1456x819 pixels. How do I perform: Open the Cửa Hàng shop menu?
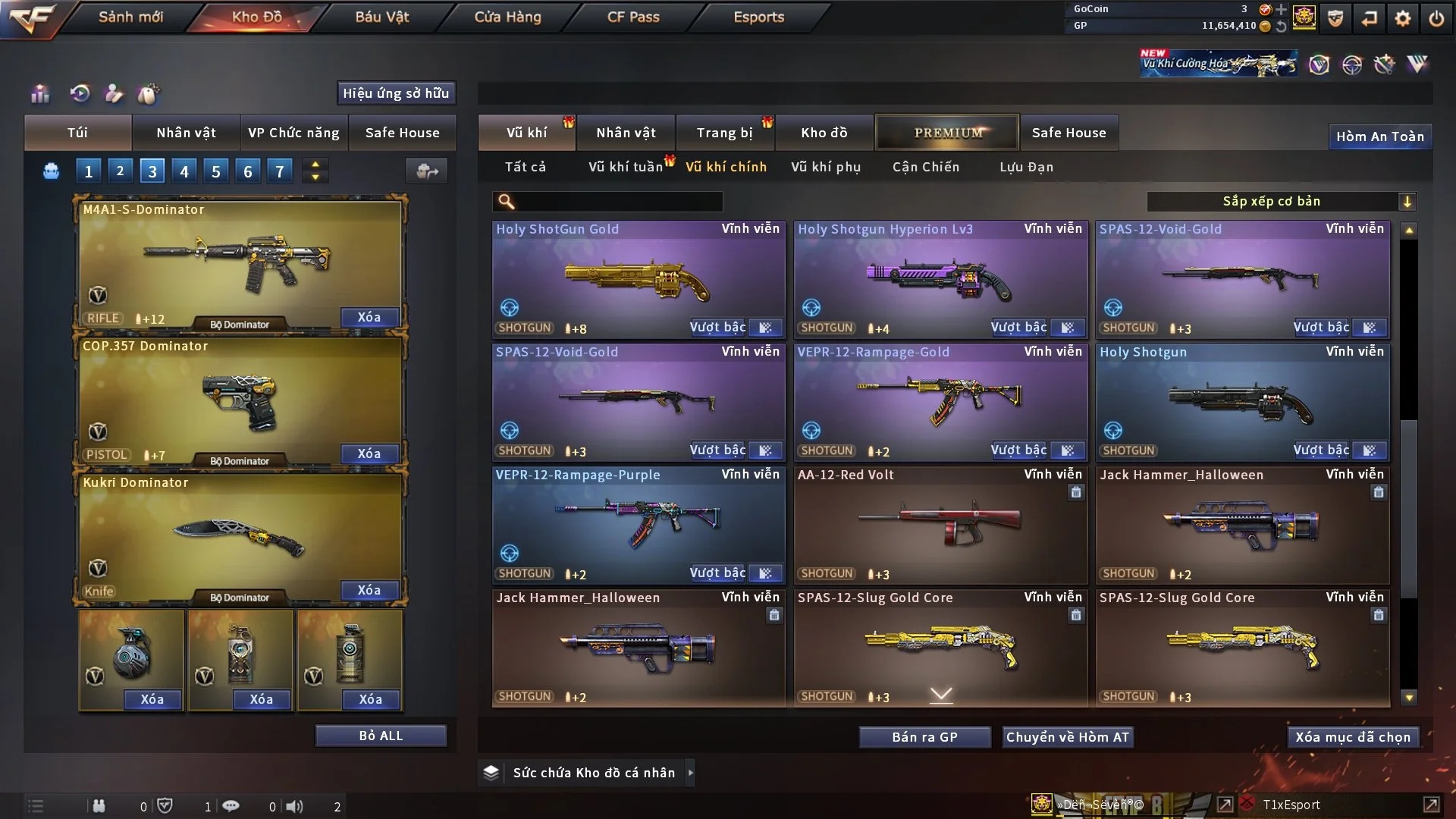[x=507, y=17]
